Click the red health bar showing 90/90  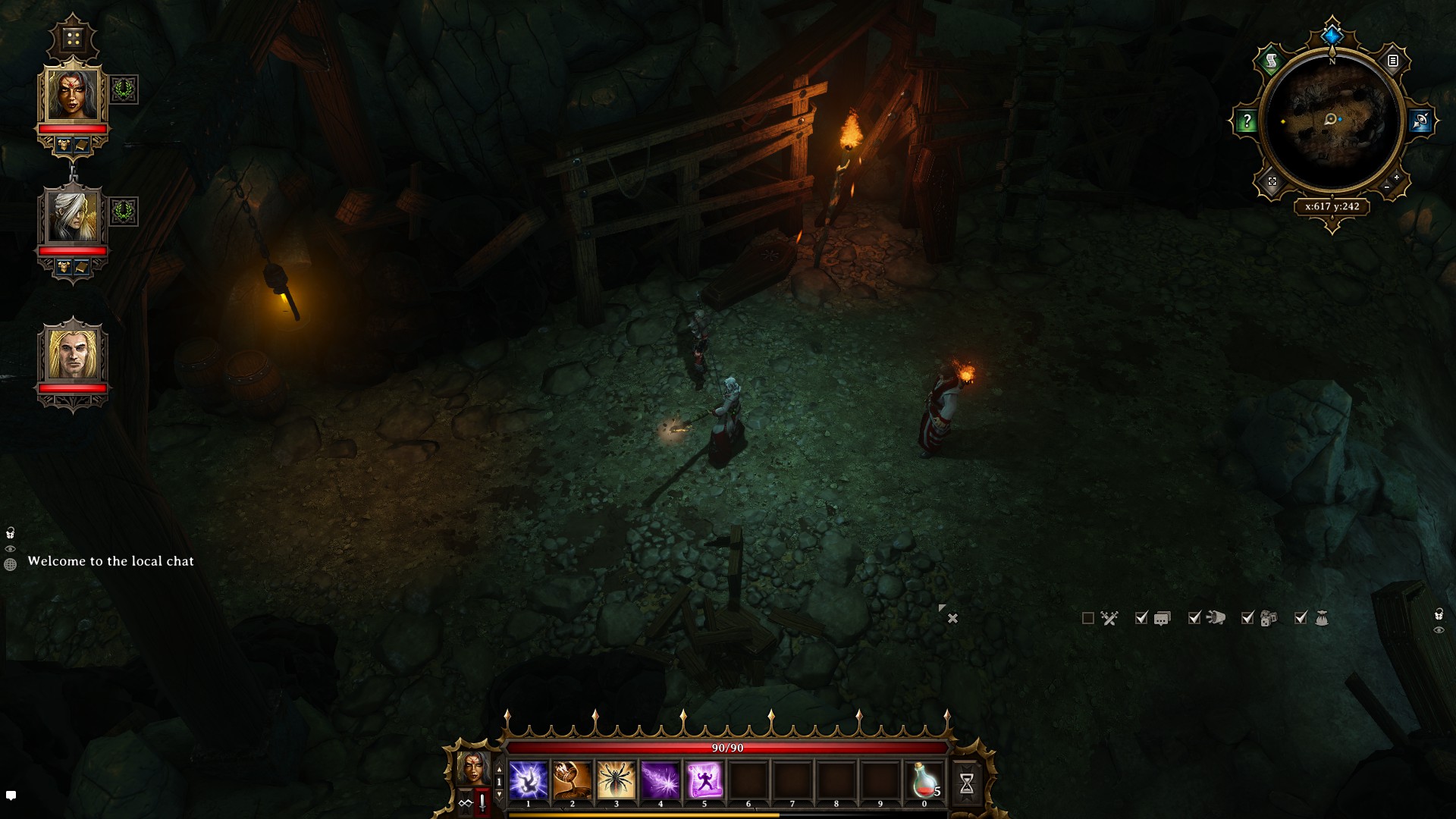tap(727, 748)
